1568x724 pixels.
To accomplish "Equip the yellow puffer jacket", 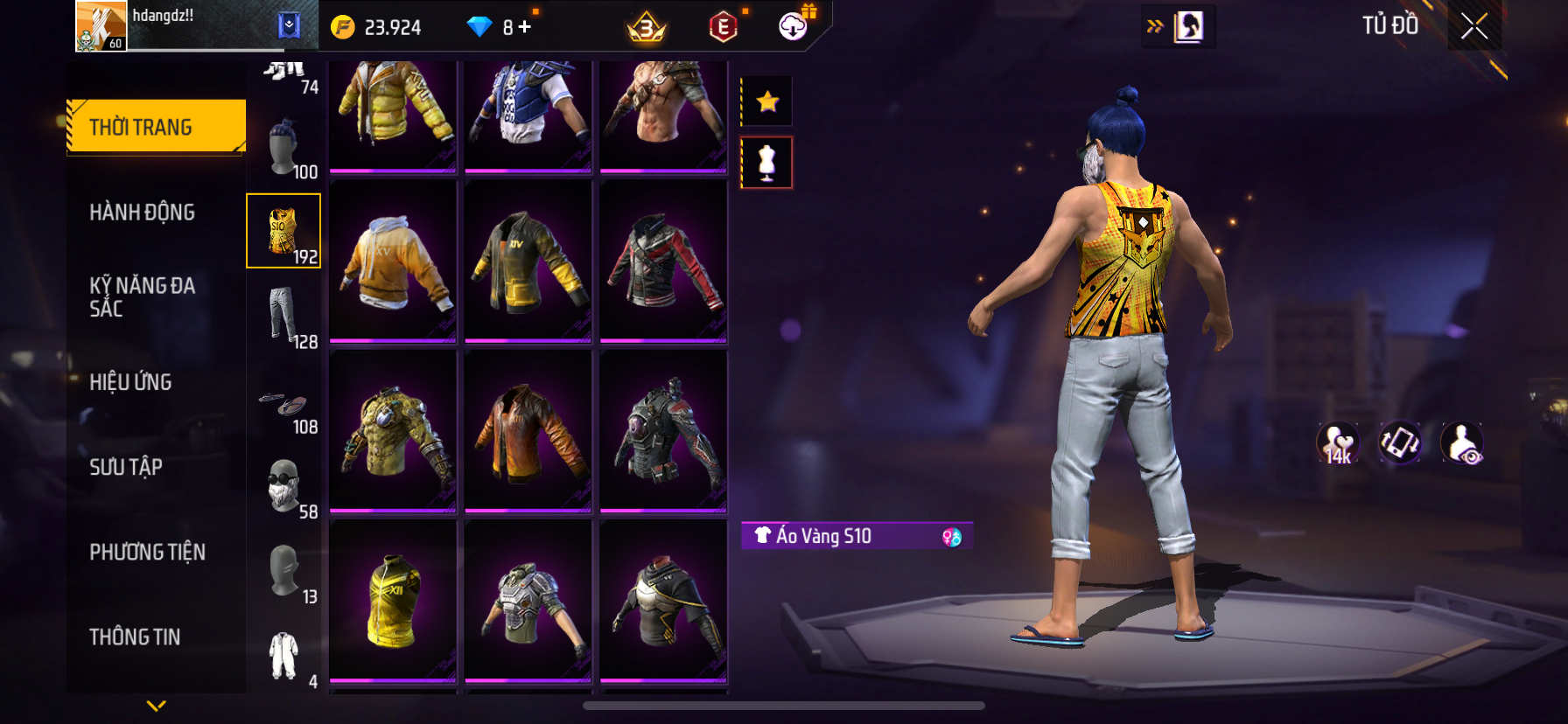I will tap(393, 112).
